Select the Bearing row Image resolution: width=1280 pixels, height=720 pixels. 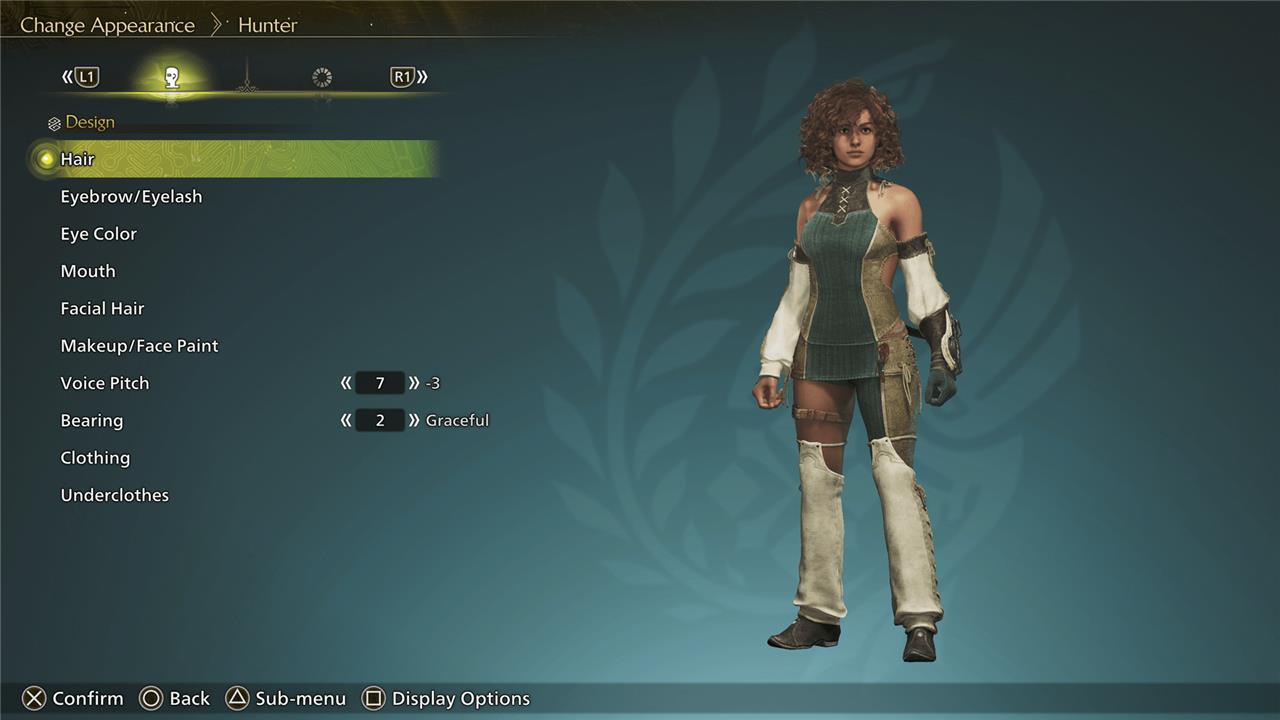tap(91, 421)
